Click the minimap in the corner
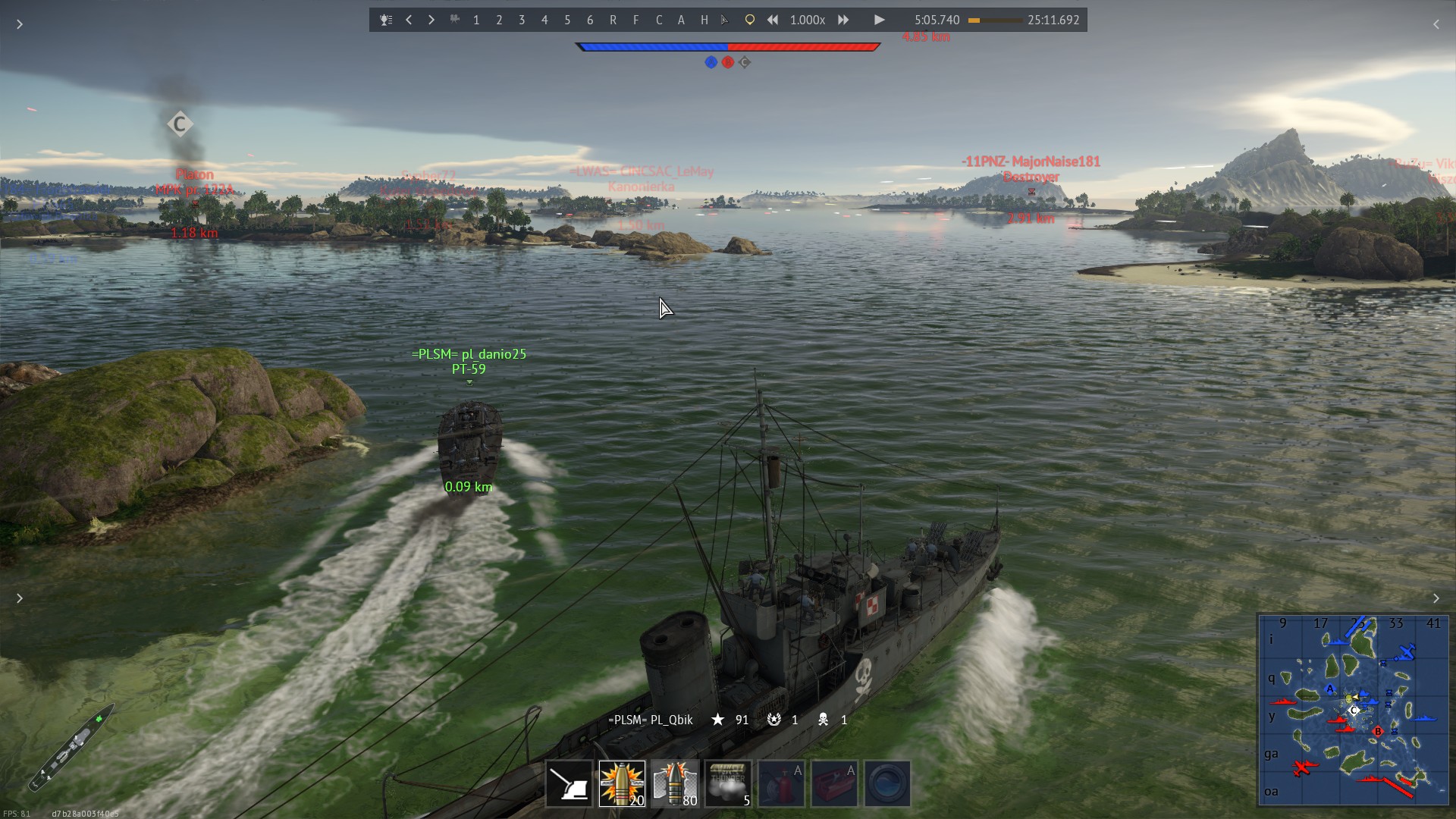This screenshot has width=1456, height=819. (1353, 709)
